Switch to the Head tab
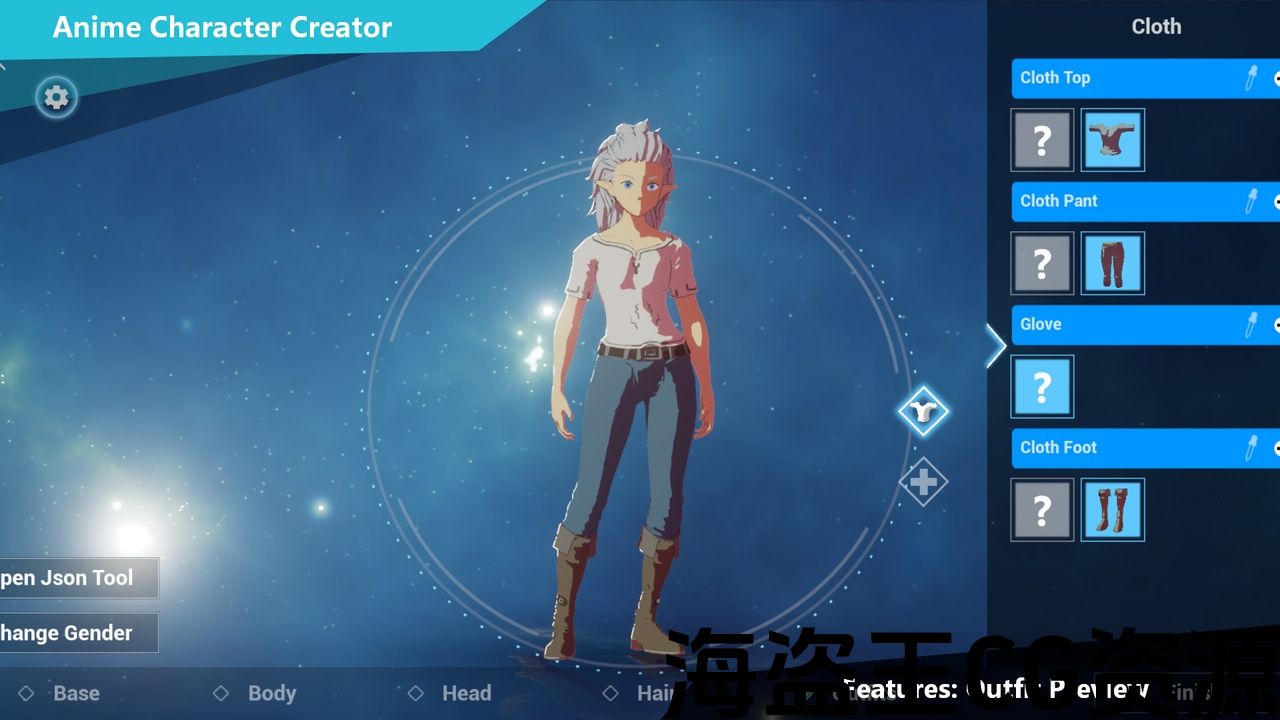 pos(466,693)
